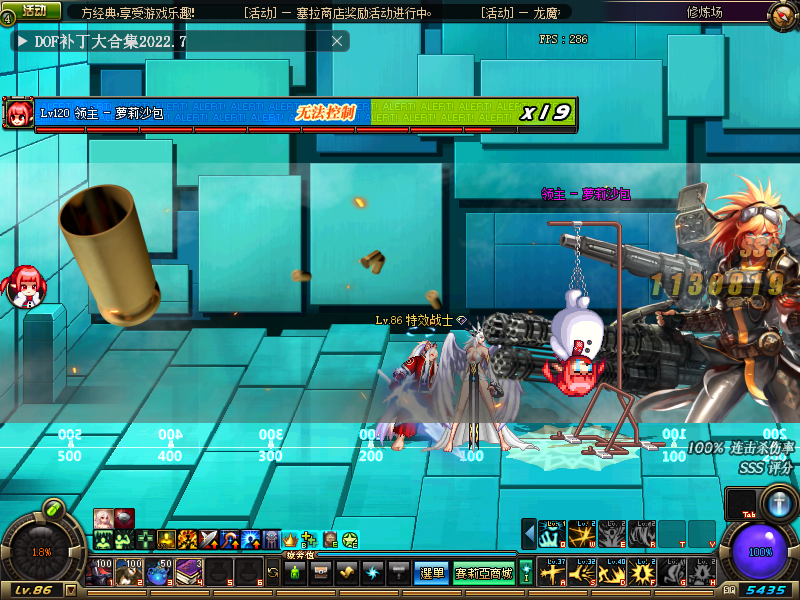The image size is (800, 600).
Task: Activate the Lv.40 skill on key D
Action: pos(612,573)
